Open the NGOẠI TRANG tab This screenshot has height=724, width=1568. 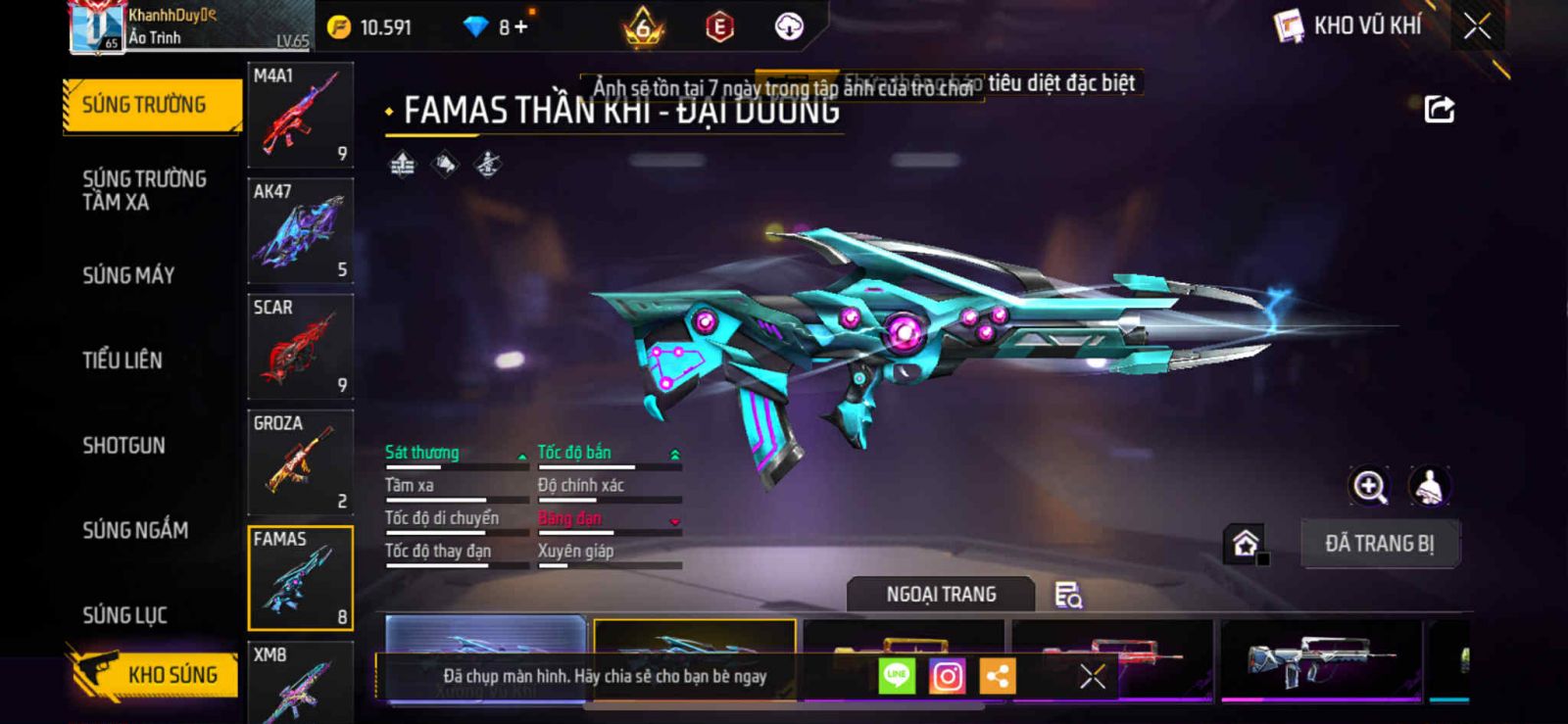tap(941, 595)
